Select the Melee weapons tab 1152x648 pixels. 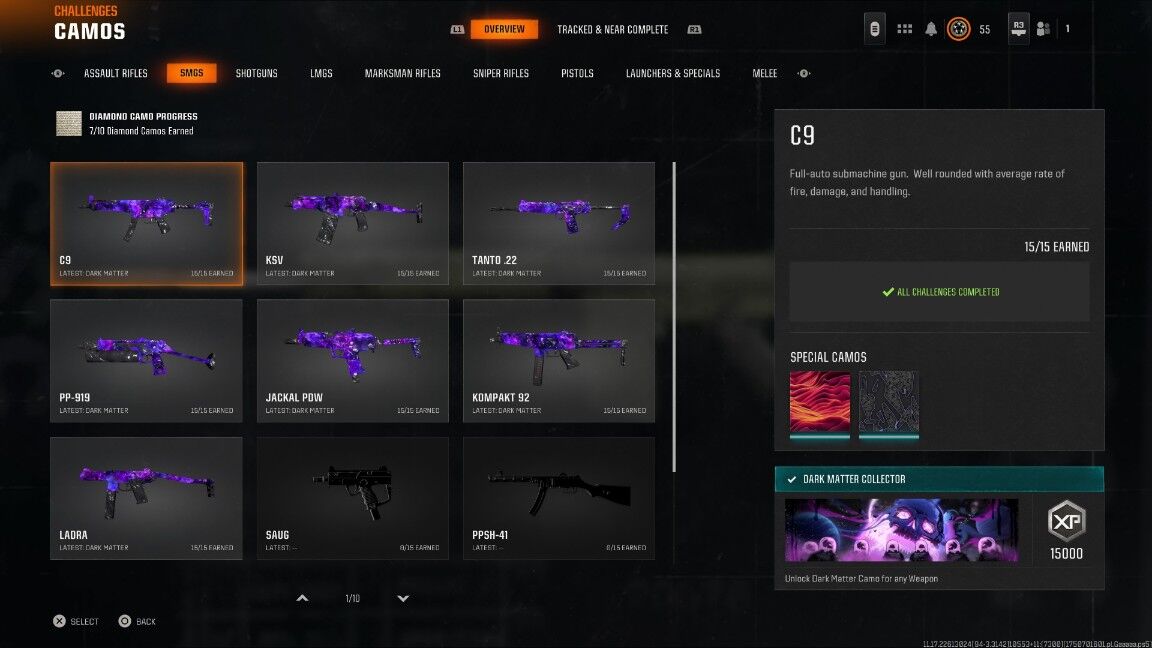coord(765,73)
